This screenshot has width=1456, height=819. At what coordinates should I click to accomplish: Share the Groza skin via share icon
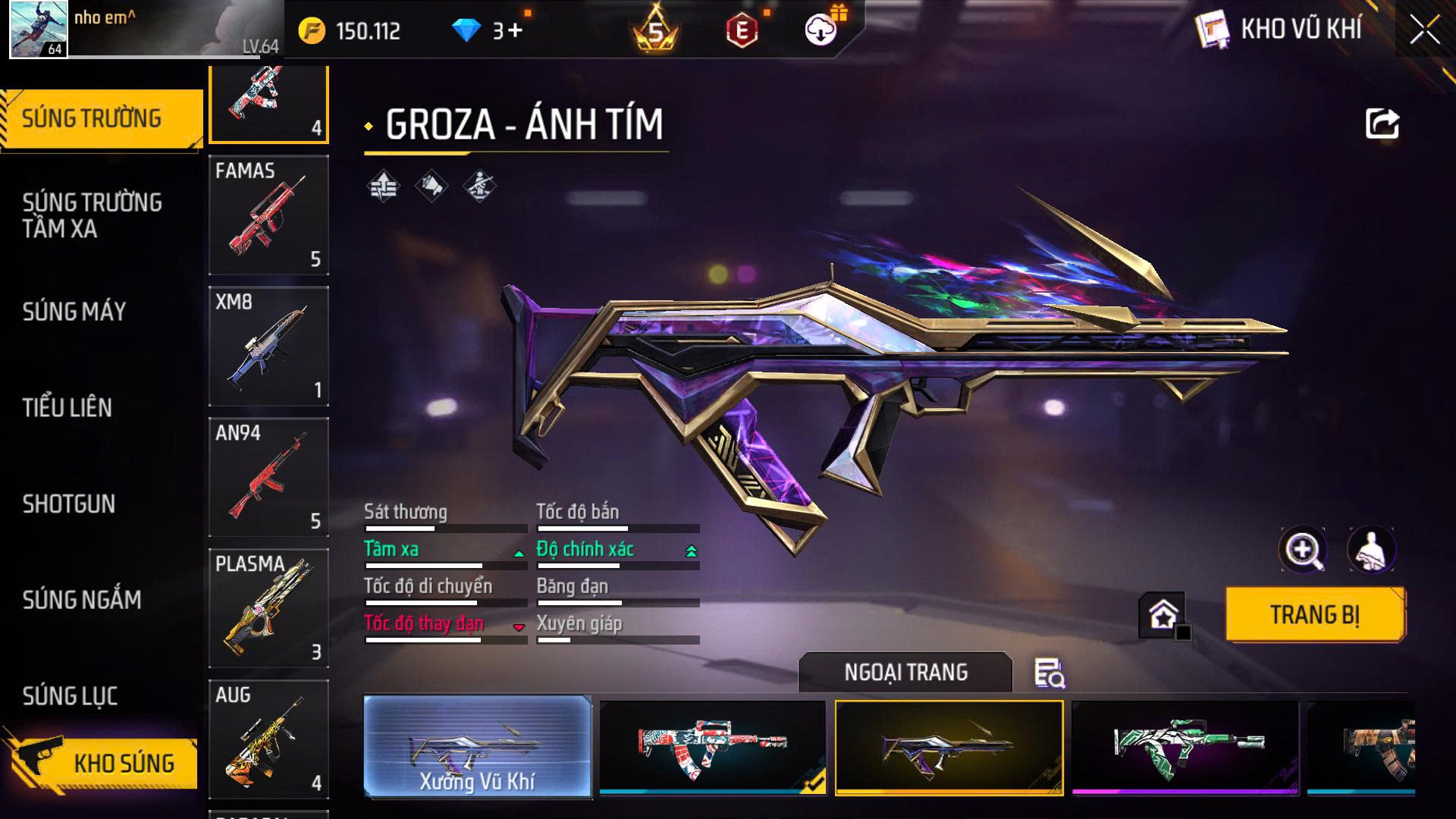pyautogui.click(x=1382, y=124)
